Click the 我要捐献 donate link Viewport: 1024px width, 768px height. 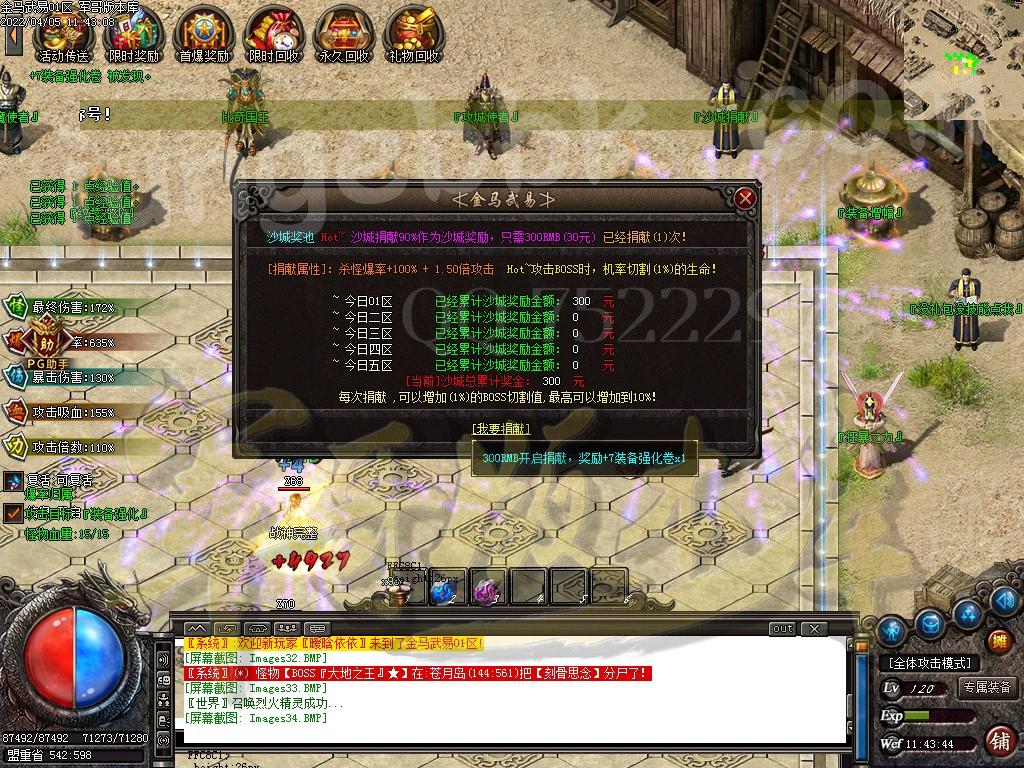tap(501, 428)
